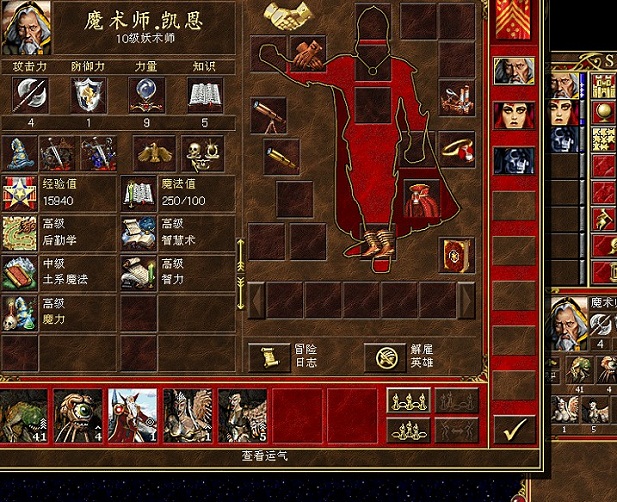Show the 魔法值 spell points details
Screen dimensions: 617x502
point(138,192)
